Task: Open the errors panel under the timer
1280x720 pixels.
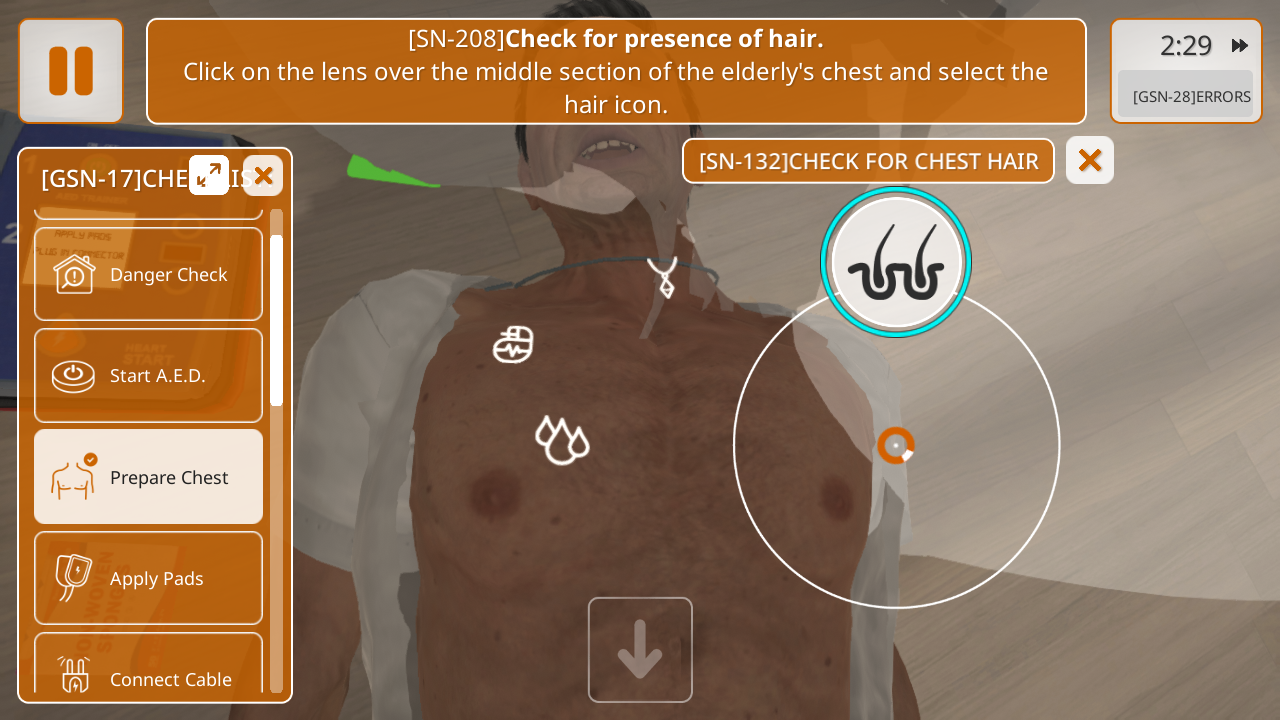Action: [x=1186, y=96]
